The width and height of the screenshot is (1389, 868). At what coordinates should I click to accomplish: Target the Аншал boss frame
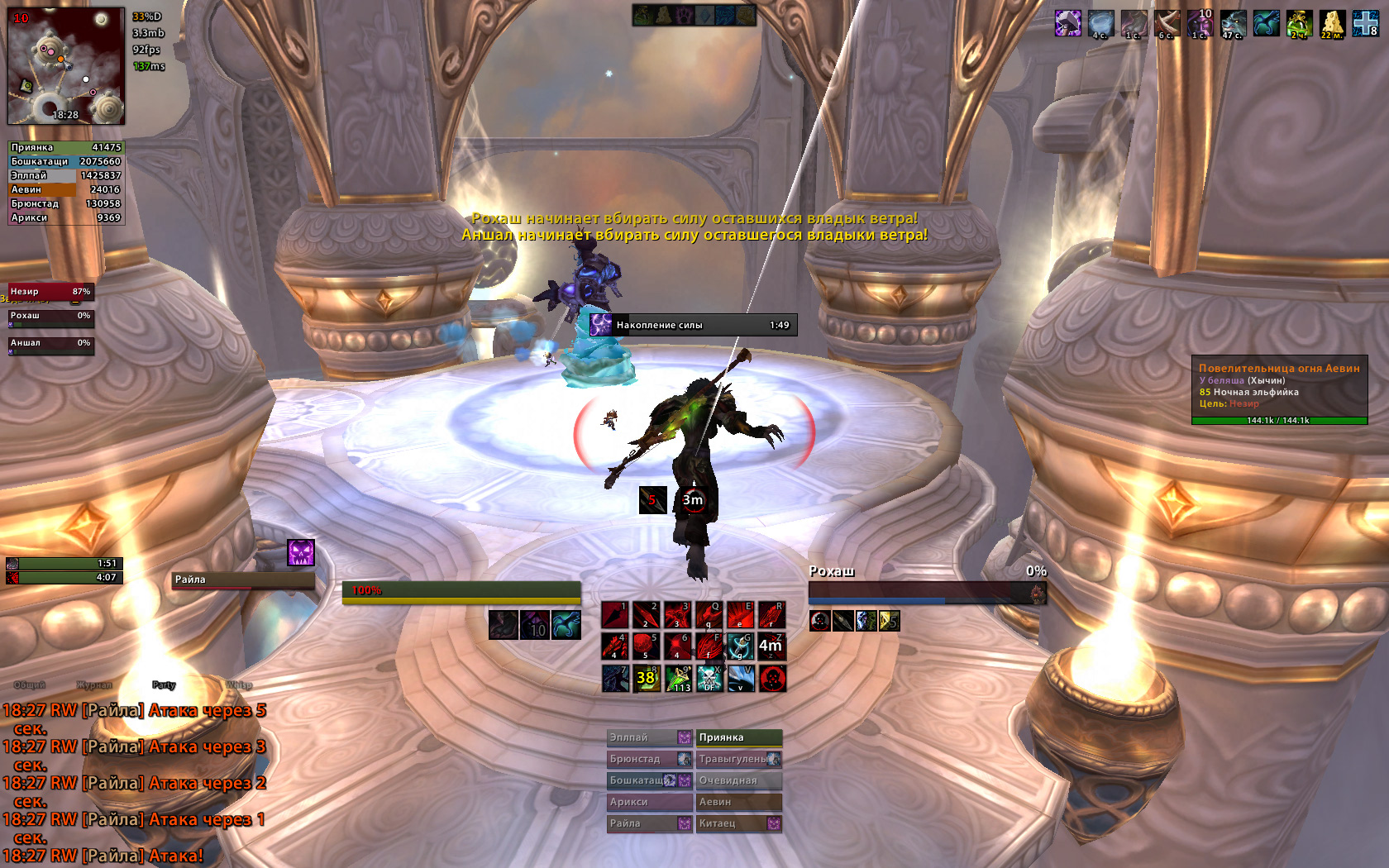(x=50, y=344)
